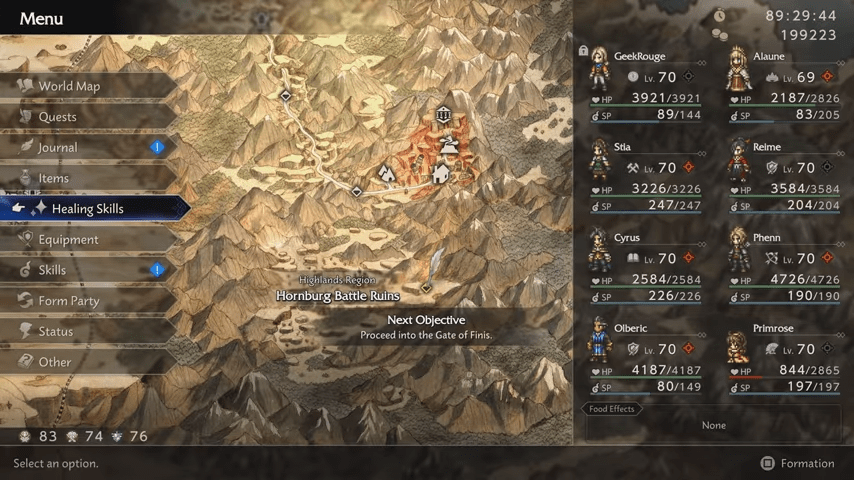The height and width of the screenshot is (480, 854).
Task: Pick Olberic's party member panel
Action: pos(644,357)
